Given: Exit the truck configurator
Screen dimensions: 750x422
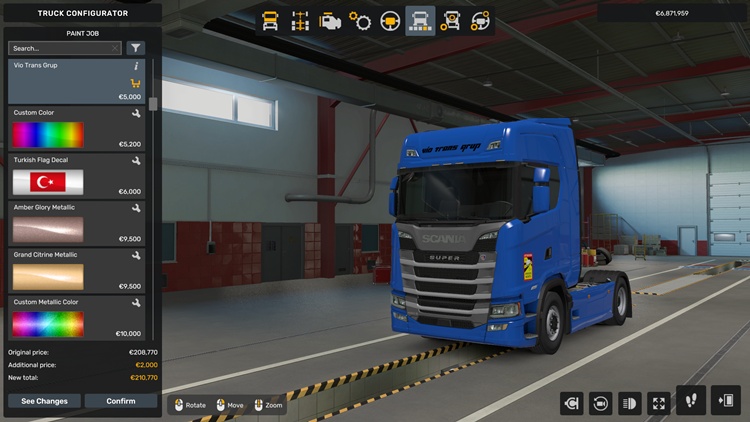Looking at the screenshot, I should tap(726, 401).
